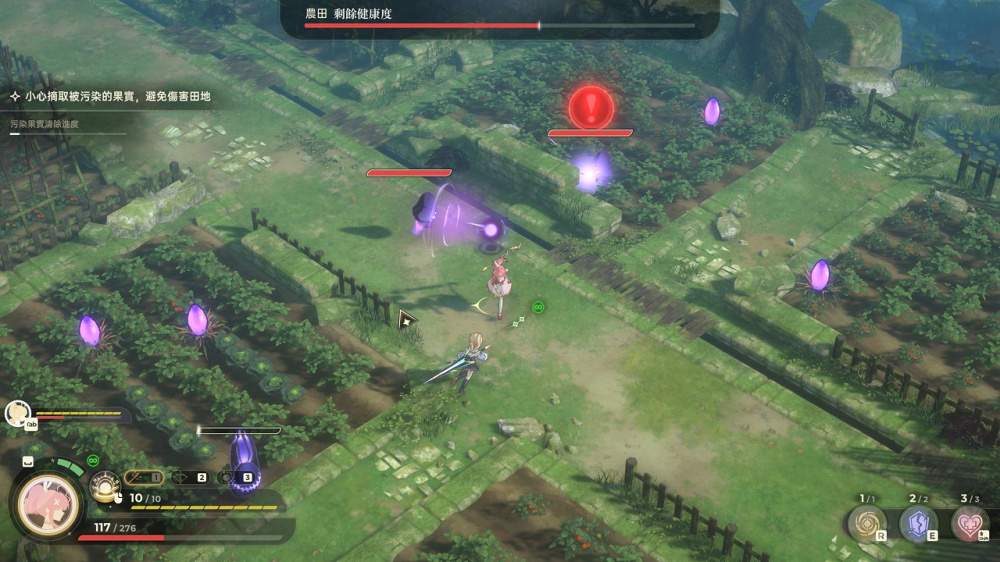Trigger the blue cracked shield skill
This screenshot has height=562, width=1000.
[918, 523]
